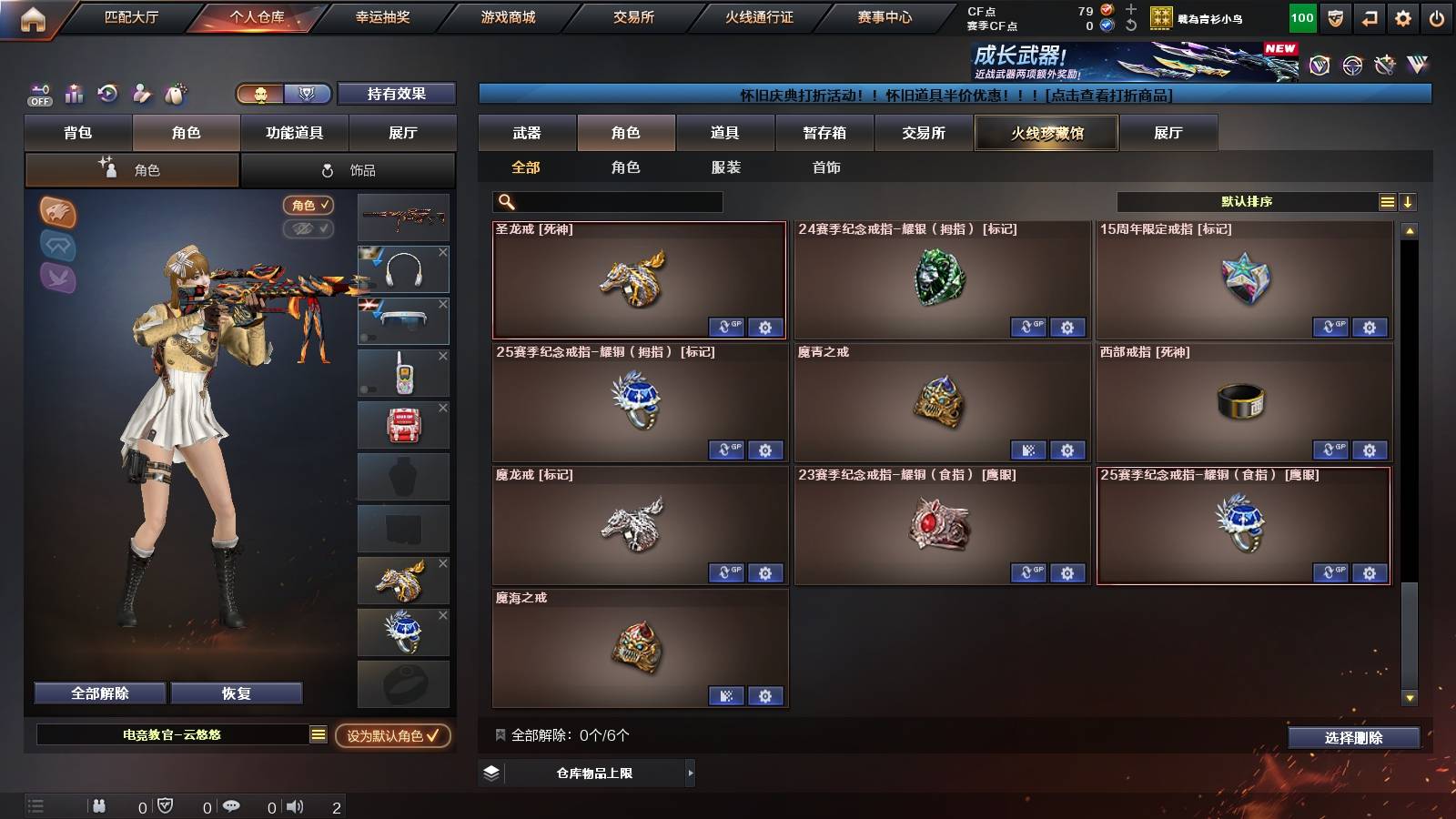The image size is (1456, 819).
Task: Expand the 仓库物品上限 panel arrow
Action: pos(689,772)
